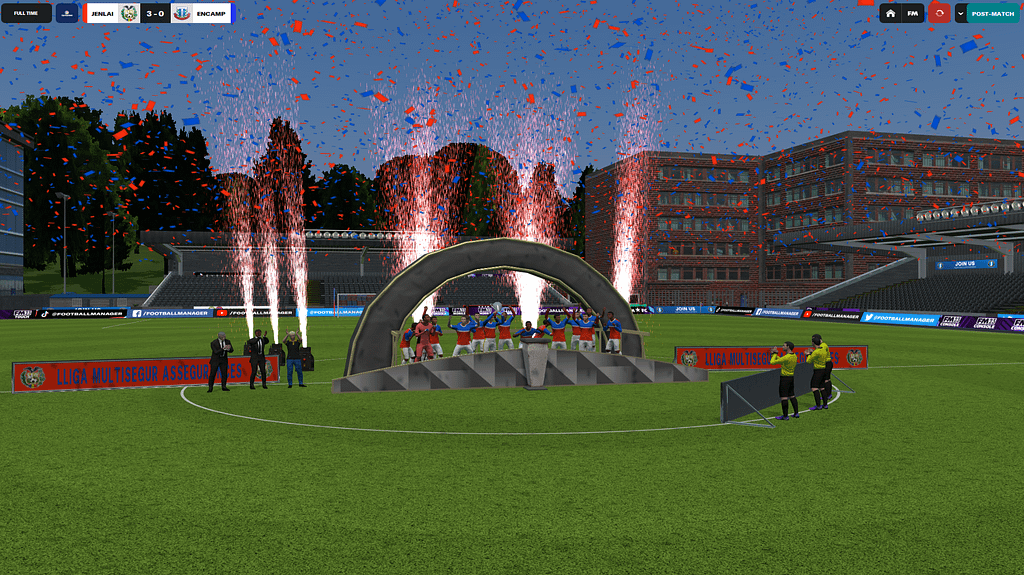Select the Jenlai team badge
The width and height of the screenshot is (1024, 575).
[129, 13]
